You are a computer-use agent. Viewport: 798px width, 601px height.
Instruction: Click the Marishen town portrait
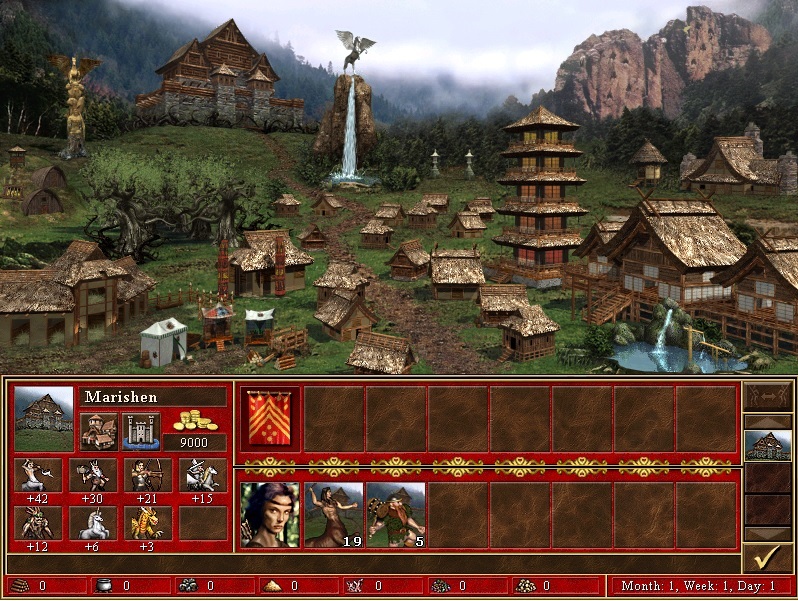44,418
